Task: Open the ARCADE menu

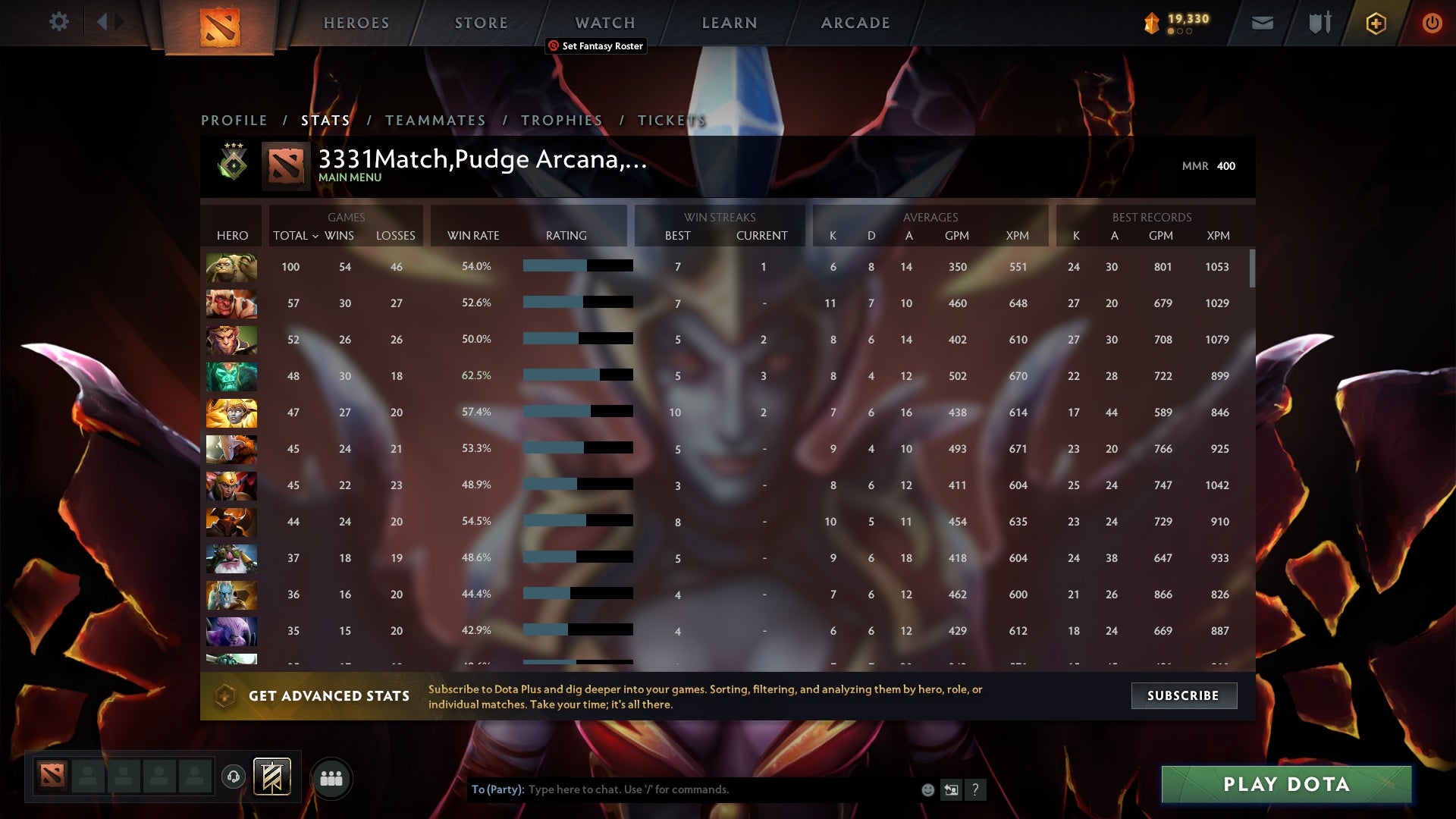Action: click(855, 22)
